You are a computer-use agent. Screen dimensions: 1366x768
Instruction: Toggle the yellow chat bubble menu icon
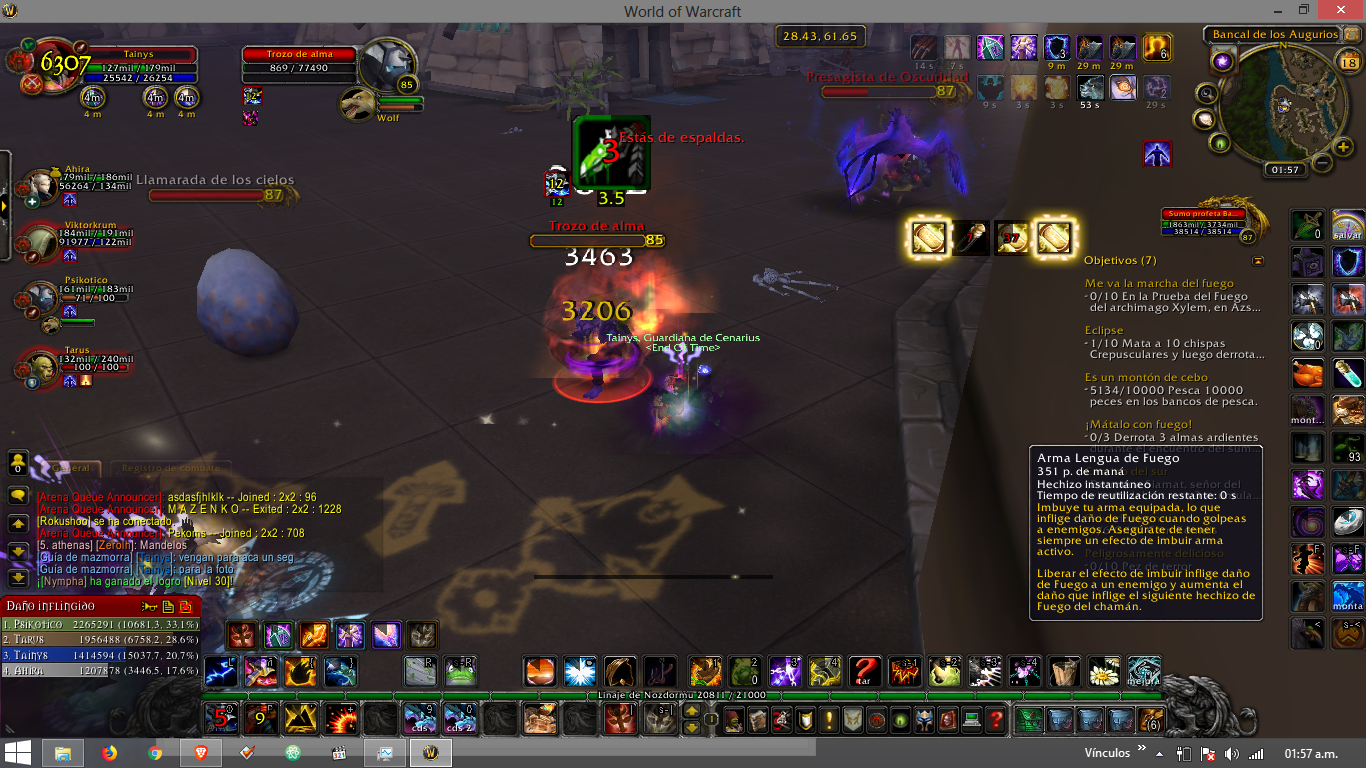coord(20,495)
